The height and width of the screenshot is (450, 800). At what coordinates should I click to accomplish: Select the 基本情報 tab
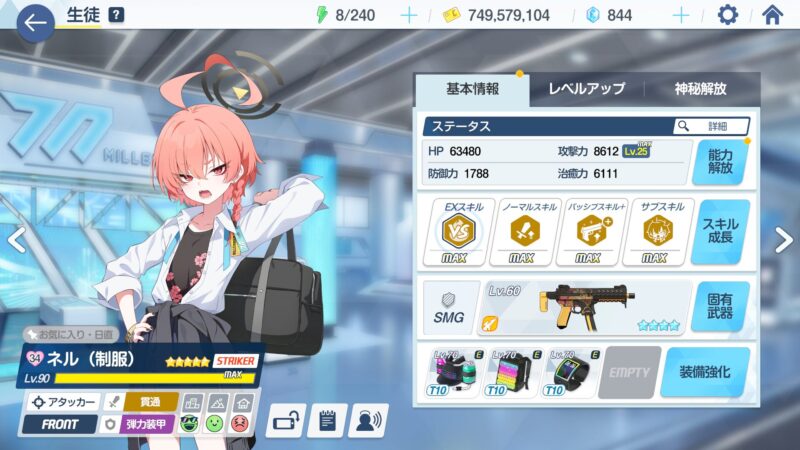pos(471,89)
